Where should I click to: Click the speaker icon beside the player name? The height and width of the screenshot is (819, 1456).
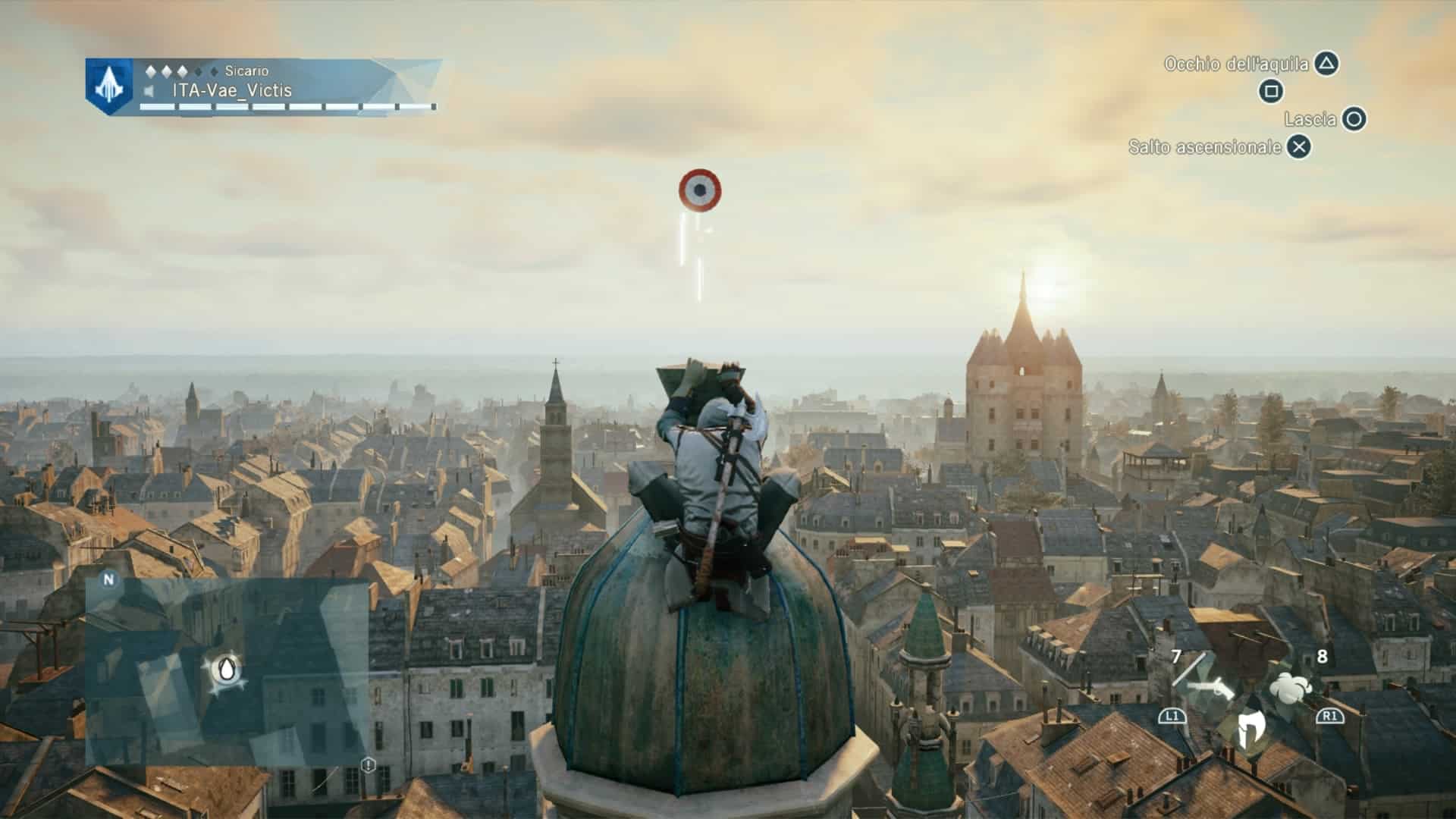[x=150, y=92]
